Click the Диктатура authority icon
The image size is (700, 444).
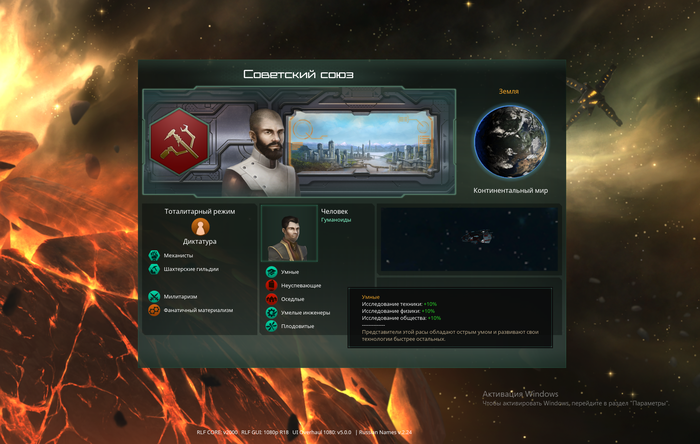pyautogui.click(x=200, y=227)
